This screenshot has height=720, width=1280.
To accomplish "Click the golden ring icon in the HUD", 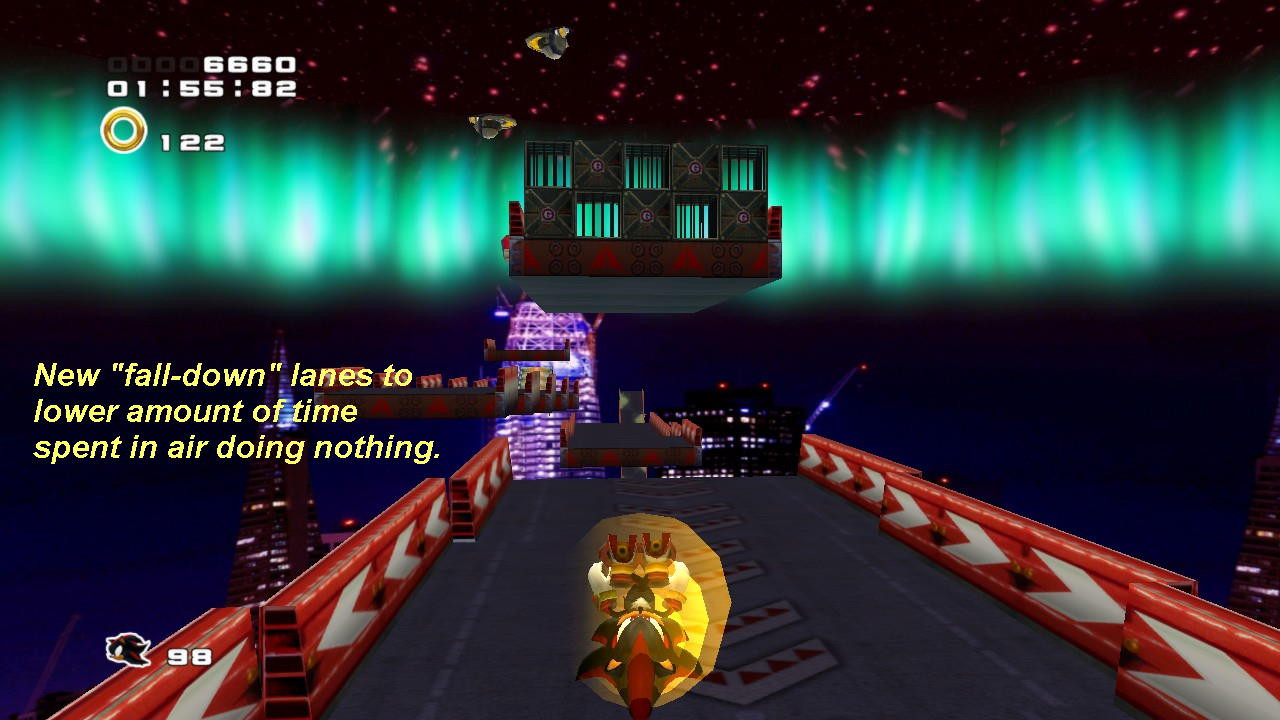I will pyautogui.click(x=122, y=128).
